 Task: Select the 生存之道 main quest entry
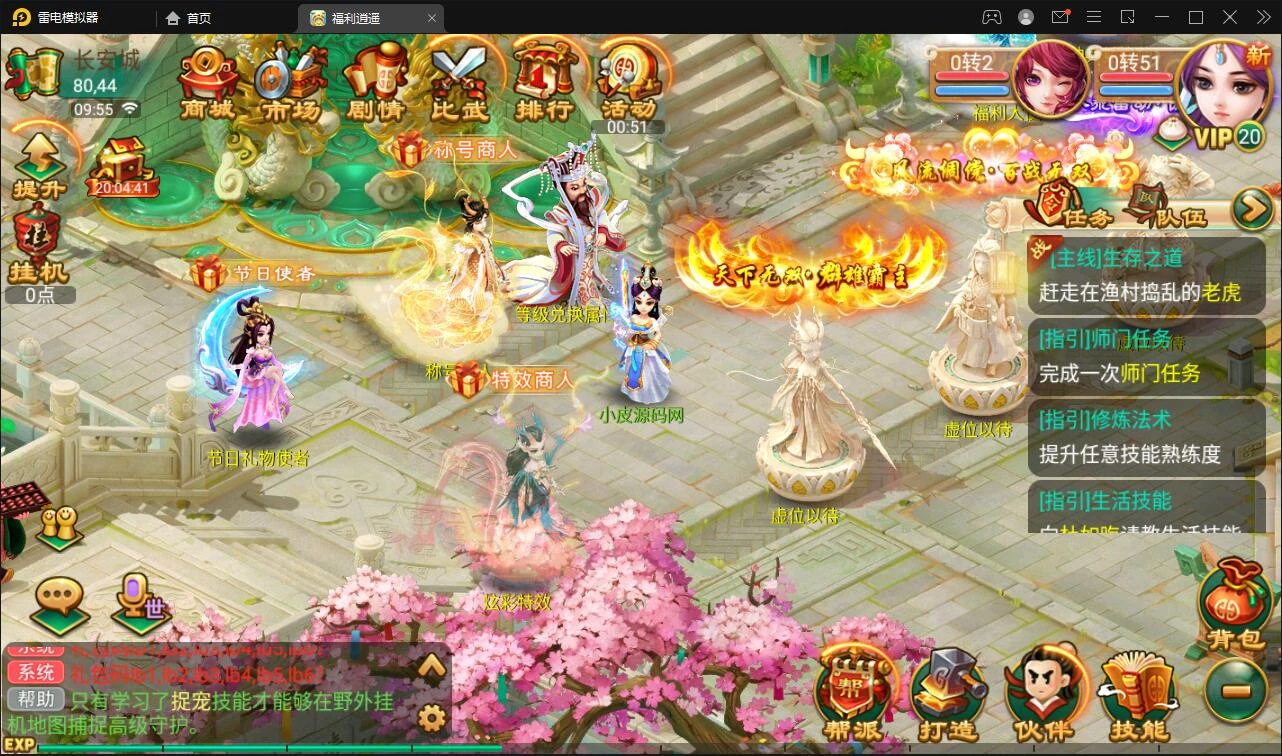point(1145,275)
